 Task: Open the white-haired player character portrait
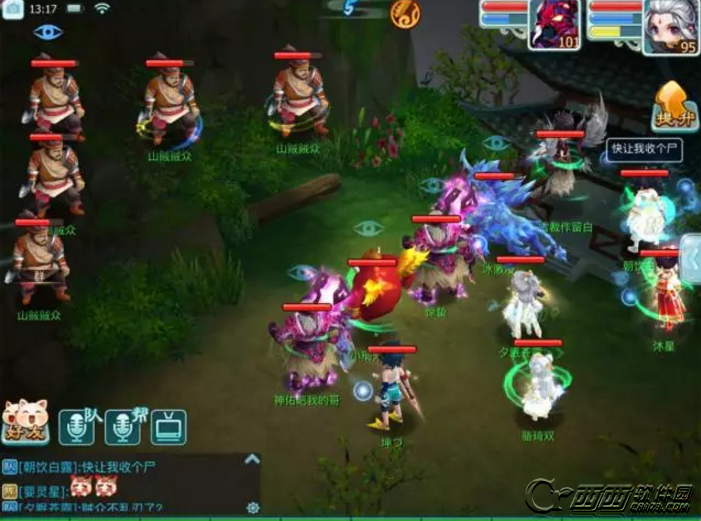(x=671, y=26)
